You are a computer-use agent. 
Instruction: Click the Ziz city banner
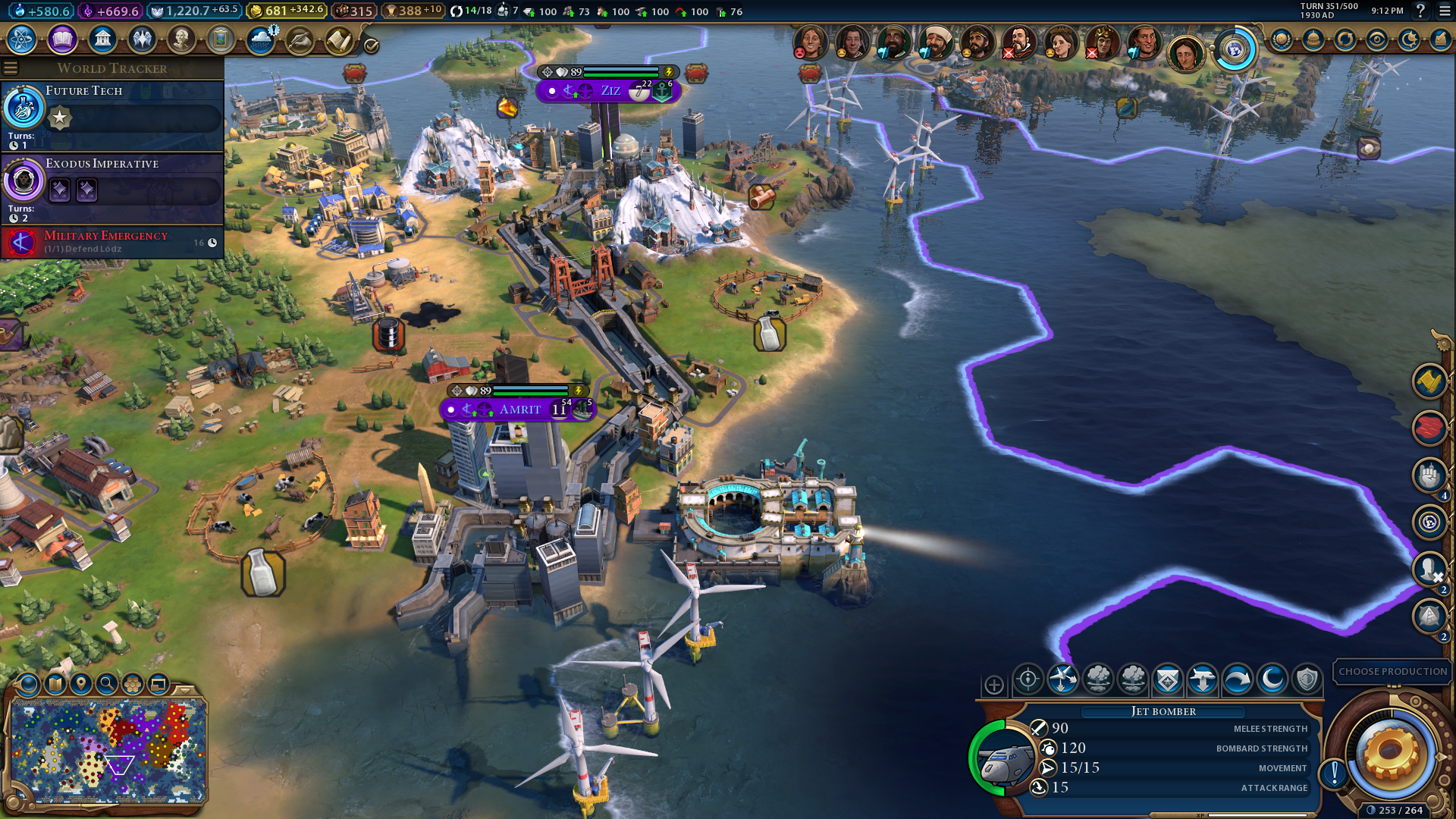click(x=609, y=91)
